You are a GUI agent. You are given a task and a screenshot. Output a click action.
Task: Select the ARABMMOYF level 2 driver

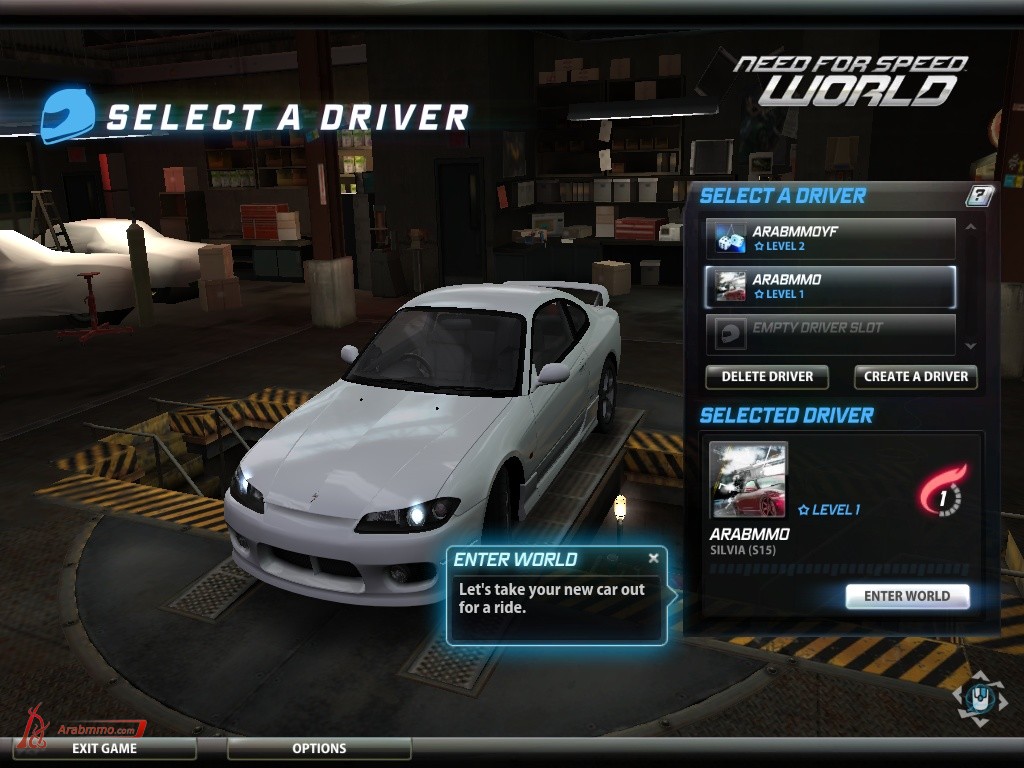(830, 238)
